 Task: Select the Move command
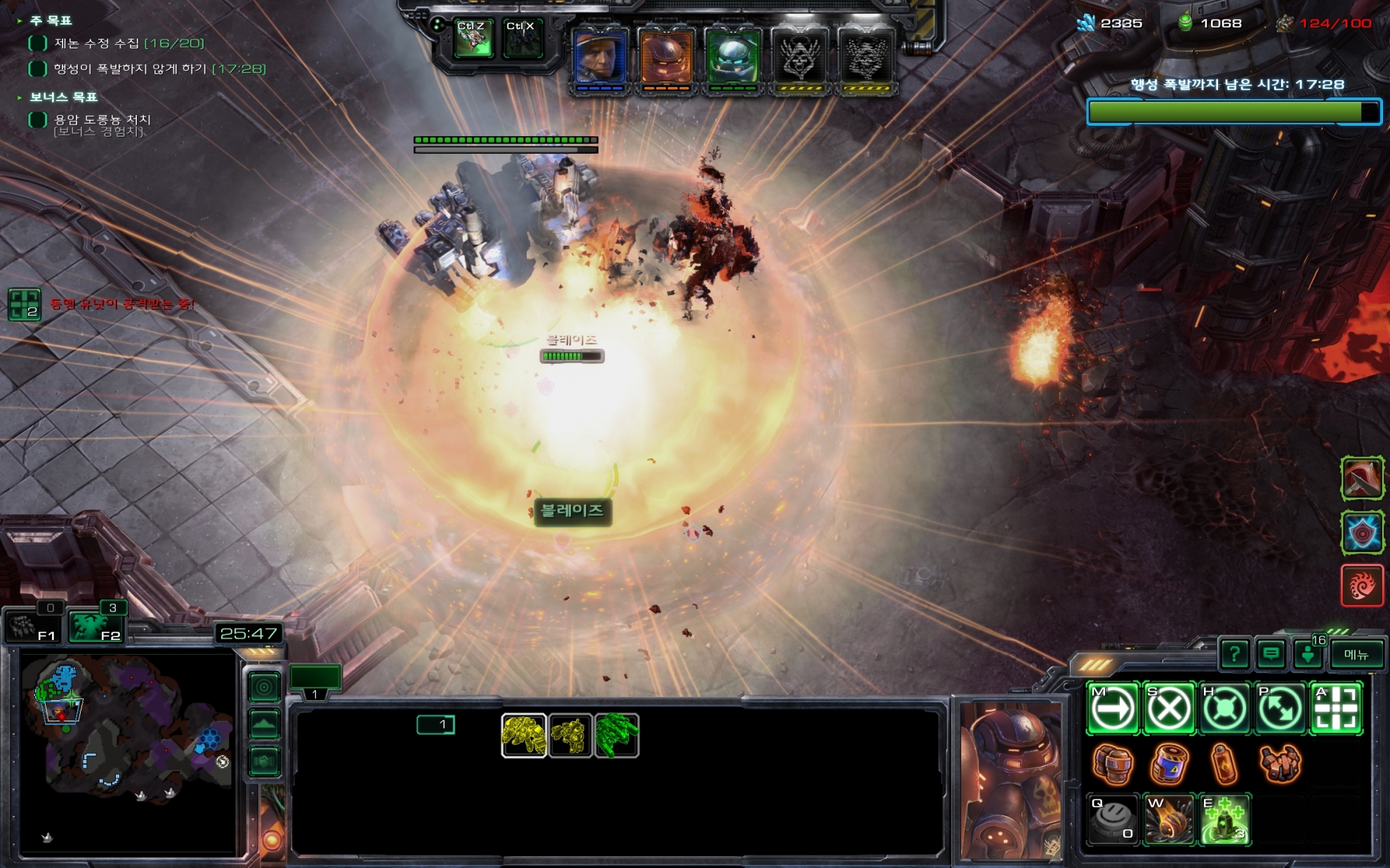(x=1113, y=709)
